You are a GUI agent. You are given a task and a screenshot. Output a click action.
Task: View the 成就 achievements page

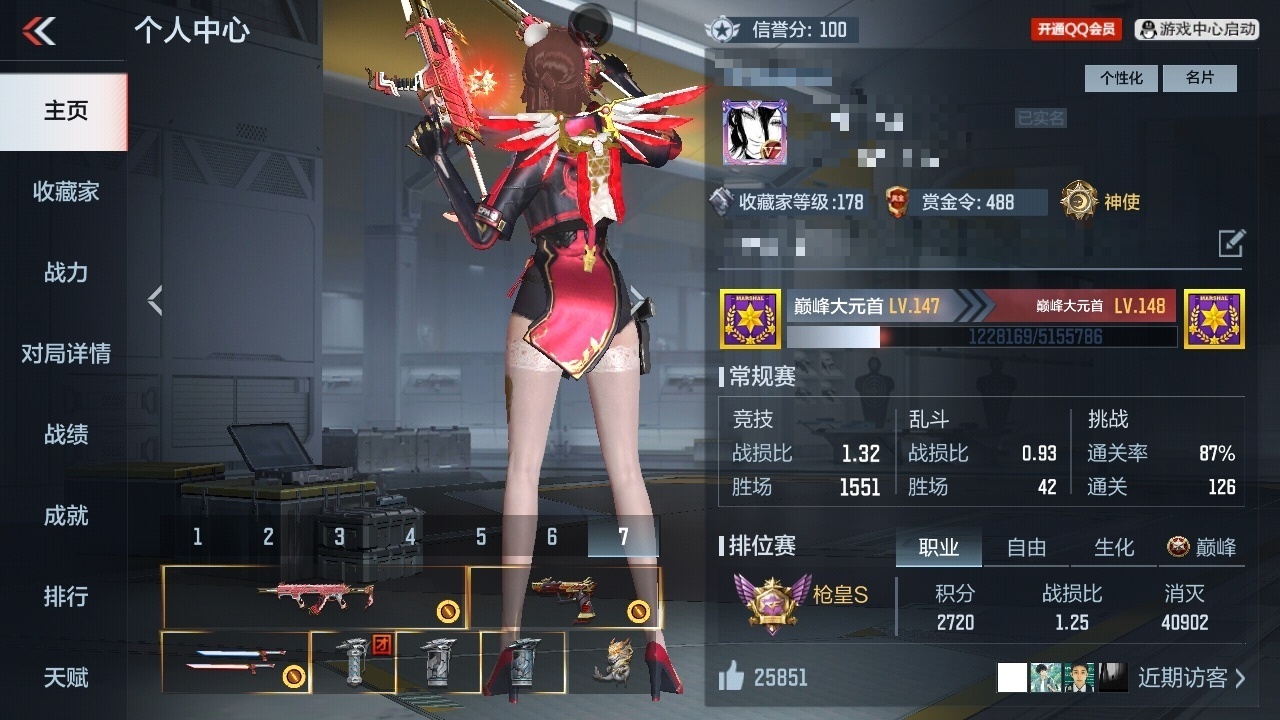click(x=66, y=515)
